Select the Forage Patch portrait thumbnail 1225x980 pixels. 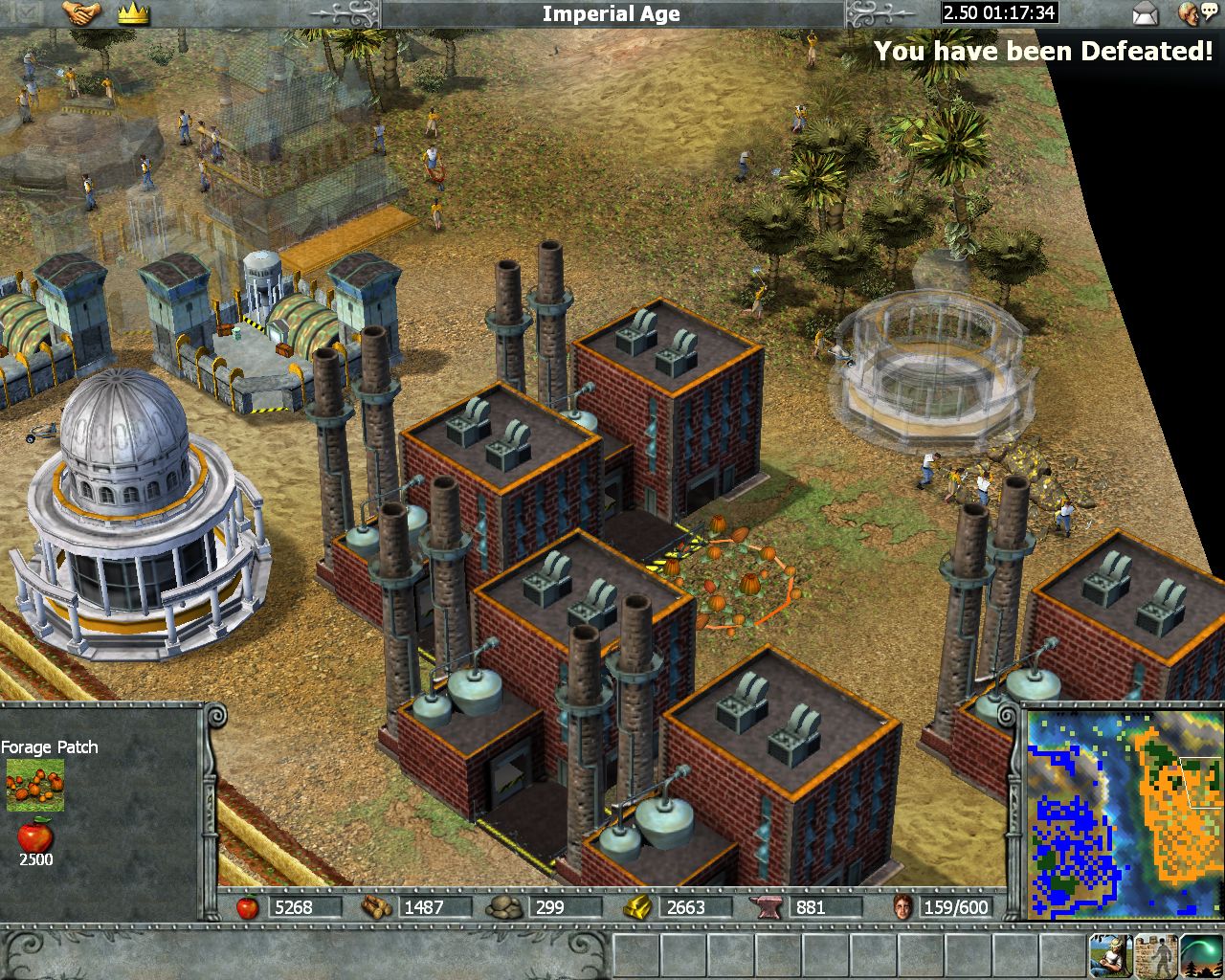pos(35,785)
